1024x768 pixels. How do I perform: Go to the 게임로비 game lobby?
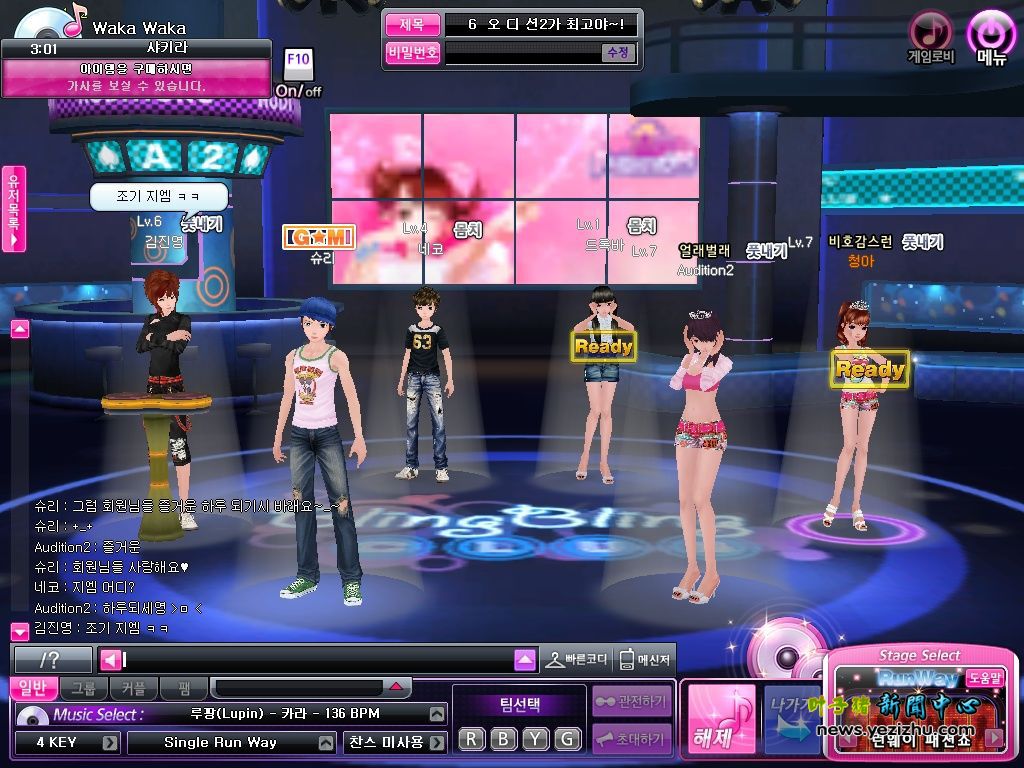[931, 33]
